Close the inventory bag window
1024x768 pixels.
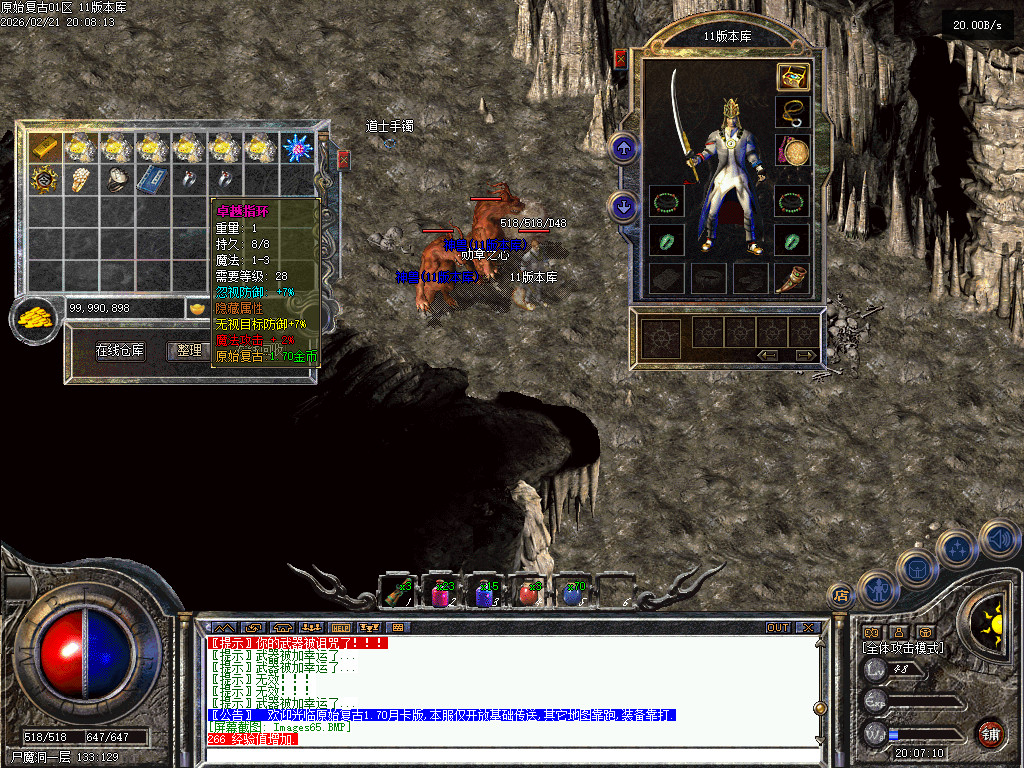344,159
